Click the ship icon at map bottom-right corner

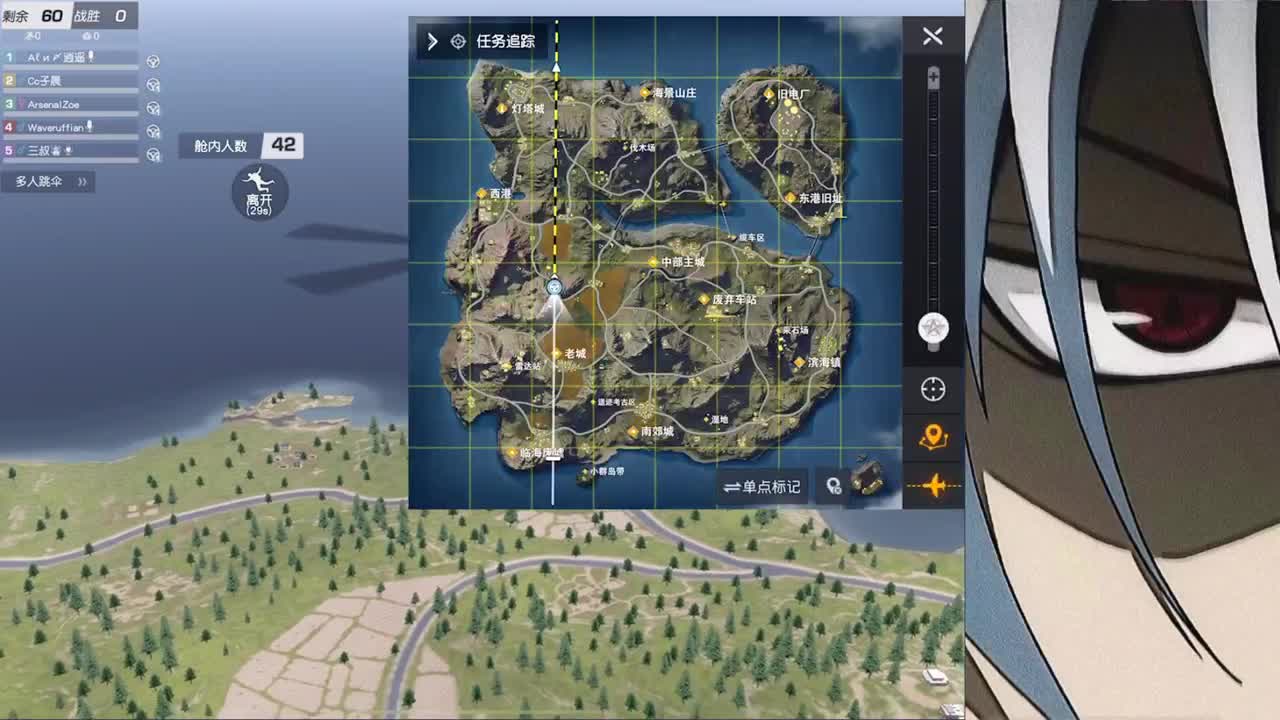point(865,477)
